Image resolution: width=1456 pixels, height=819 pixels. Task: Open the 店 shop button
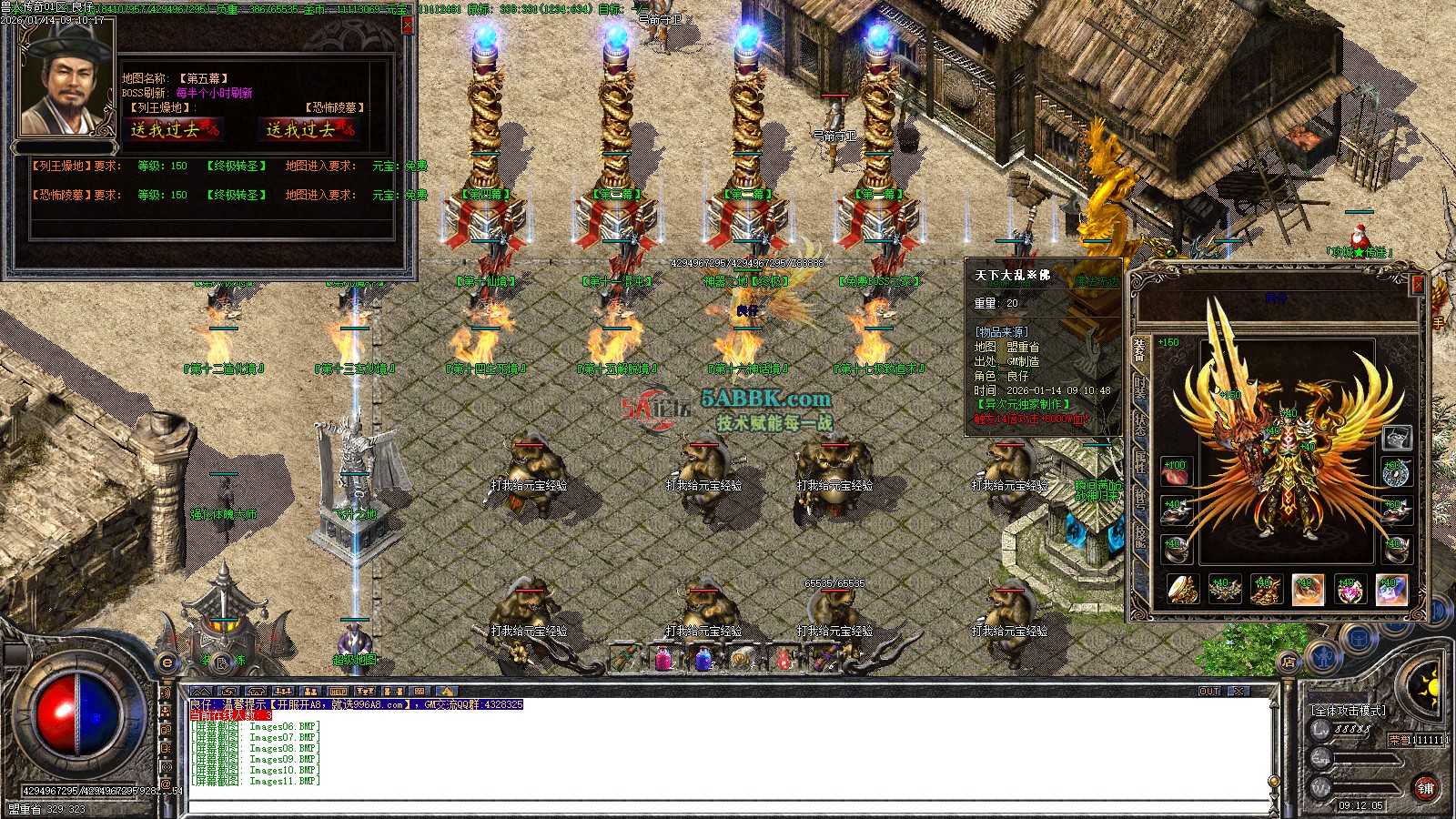pos(1288,662)
